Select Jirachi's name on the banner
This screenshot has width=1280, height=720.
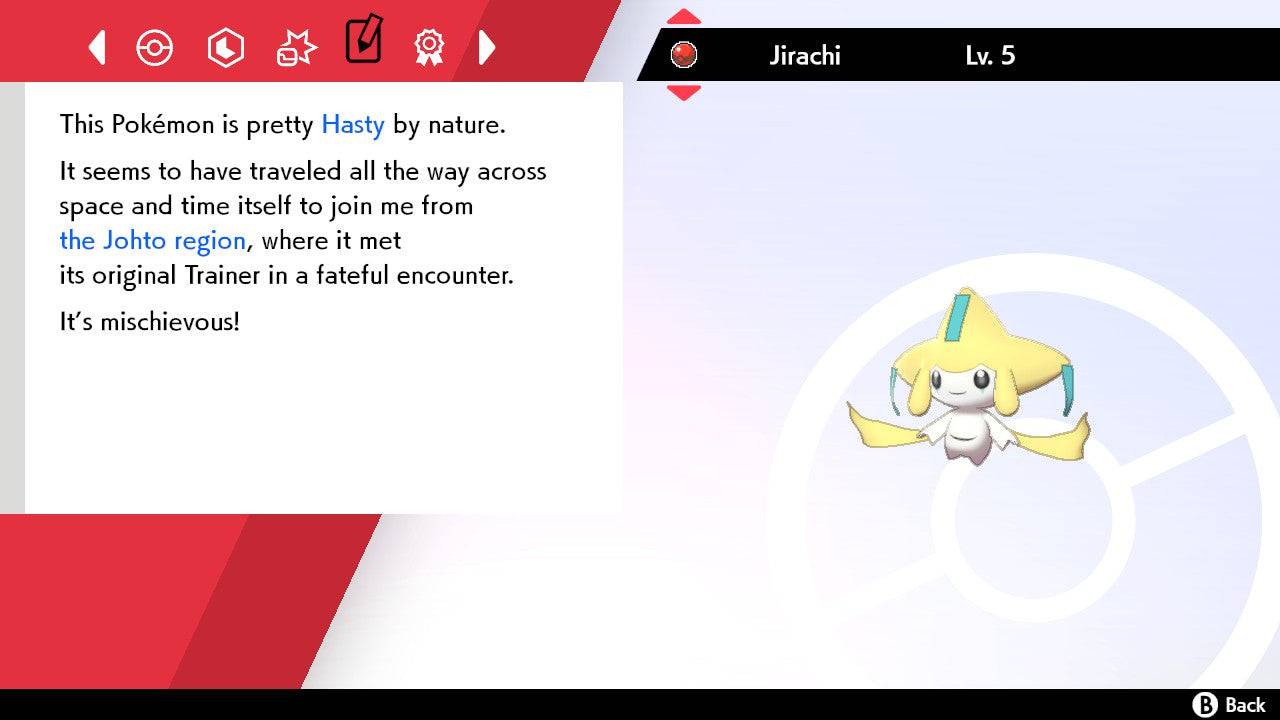pos(806,55)
